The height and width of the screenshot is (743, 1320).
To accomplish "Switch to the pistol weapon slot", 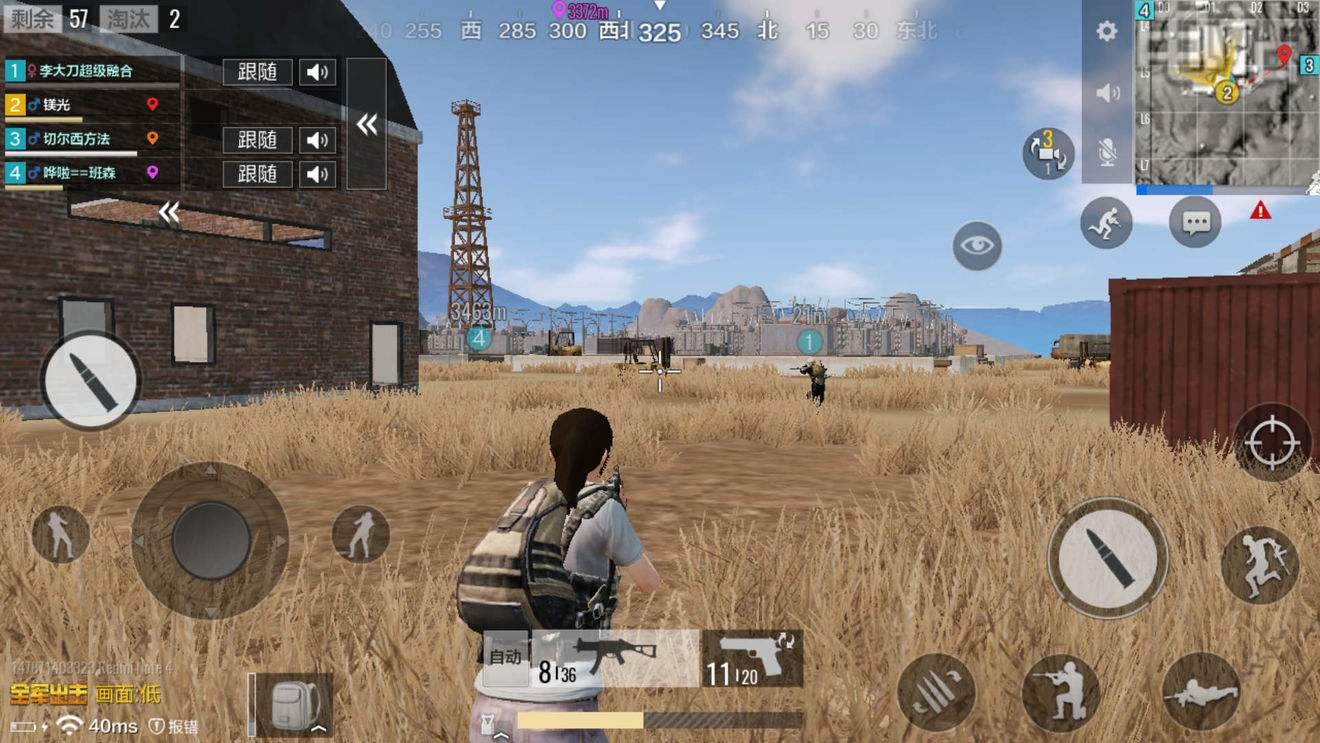I will (x=752, y=658).
